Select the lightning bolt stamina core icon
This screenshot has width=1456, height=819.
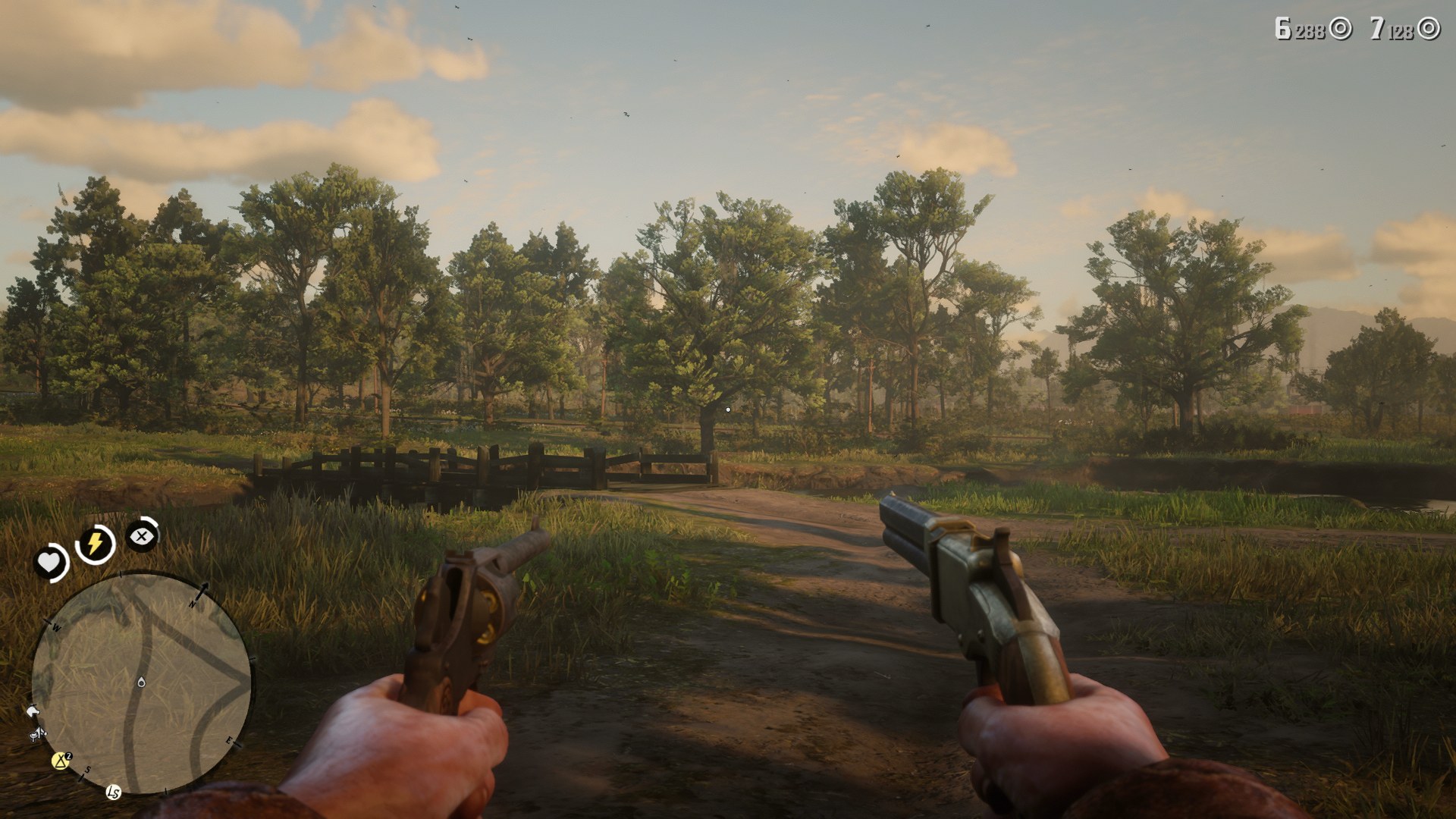[94, 541]
